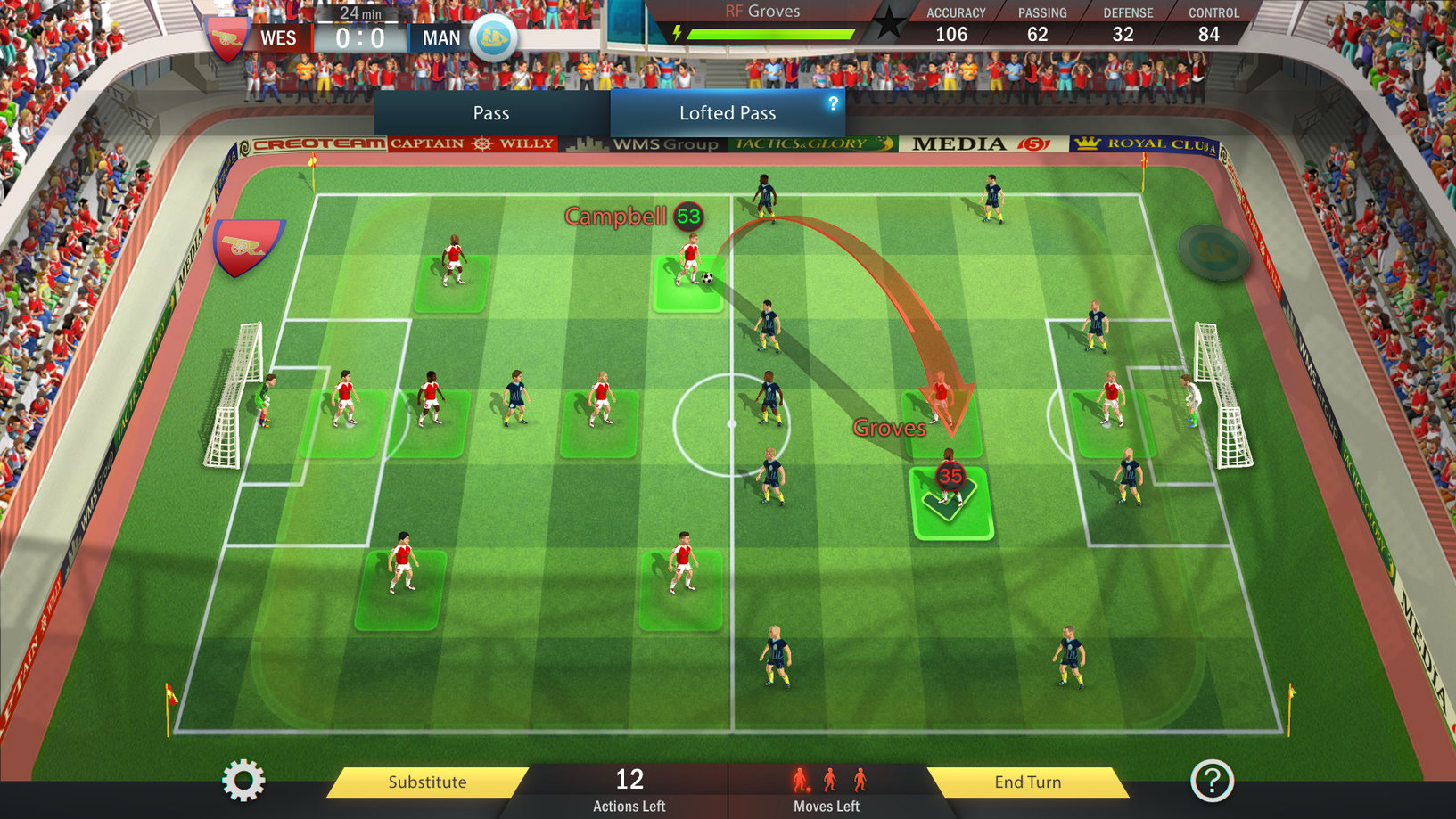
Task: Choose the Pass action
Action: click(491, 113)
